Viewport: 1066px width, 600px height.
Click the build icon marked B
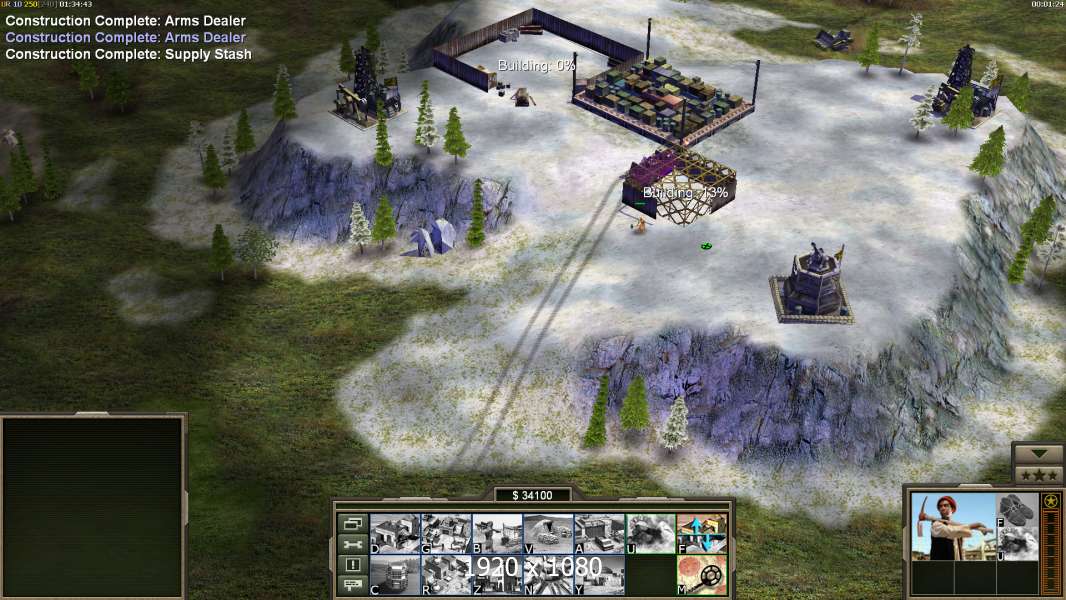(497, 534)
